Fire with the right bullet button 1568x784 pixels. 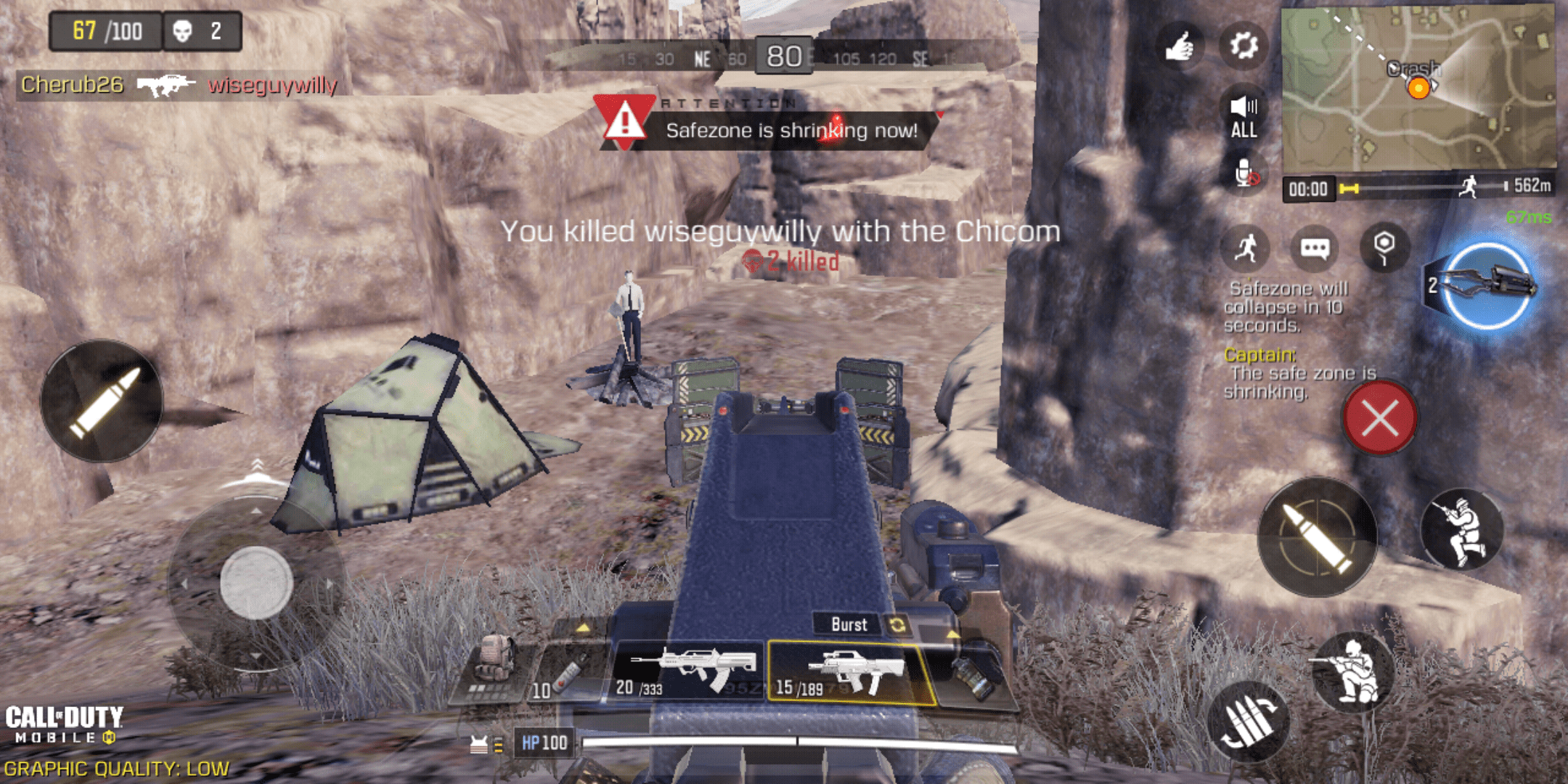[1318, 537]
